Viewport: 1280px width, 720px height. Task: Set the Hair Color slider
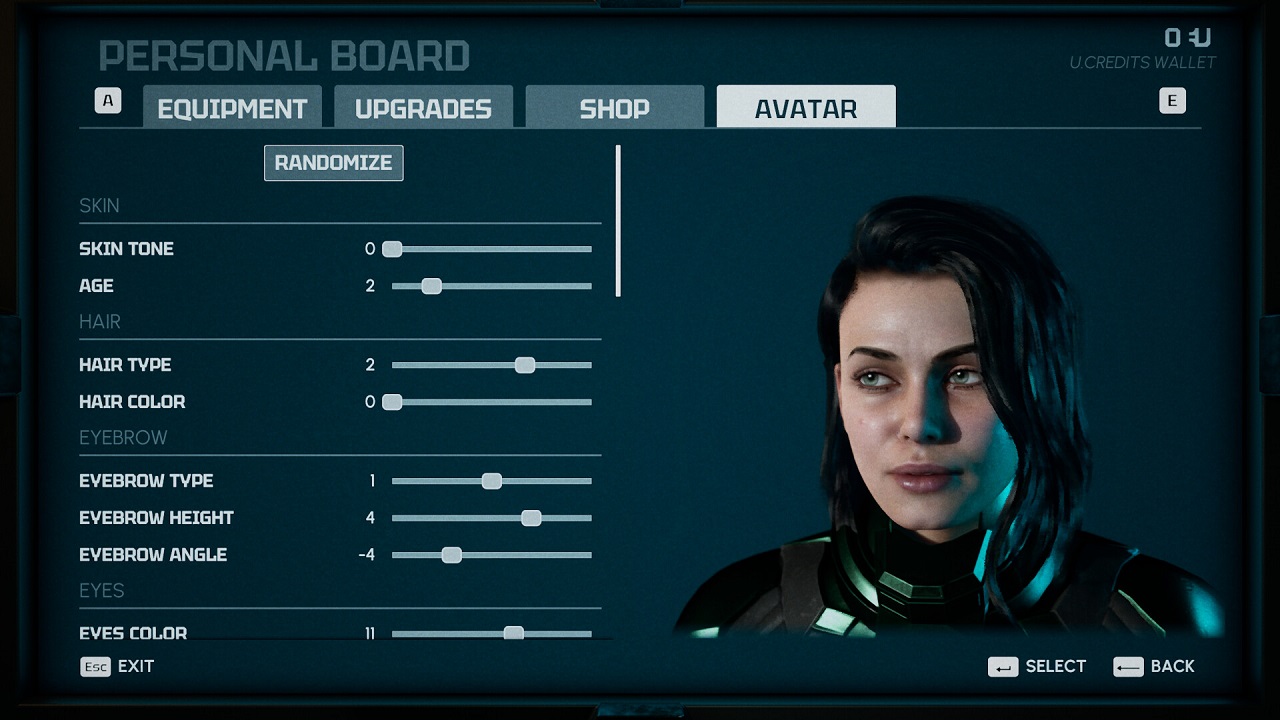tap(392, 402)
